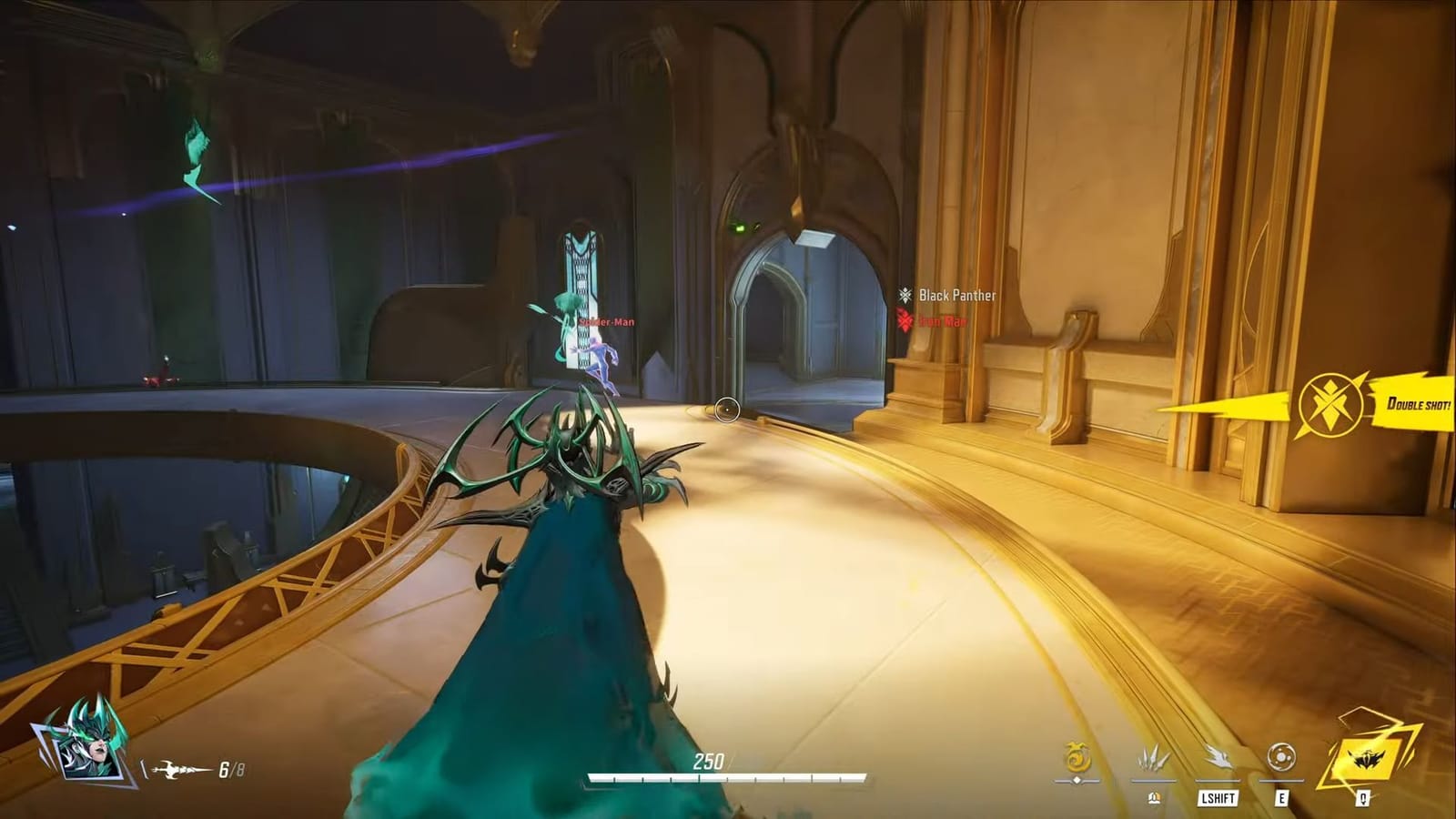Click the E circular soul-orb ability icon
This screenshot has width=1456, height=819.
1280,757
